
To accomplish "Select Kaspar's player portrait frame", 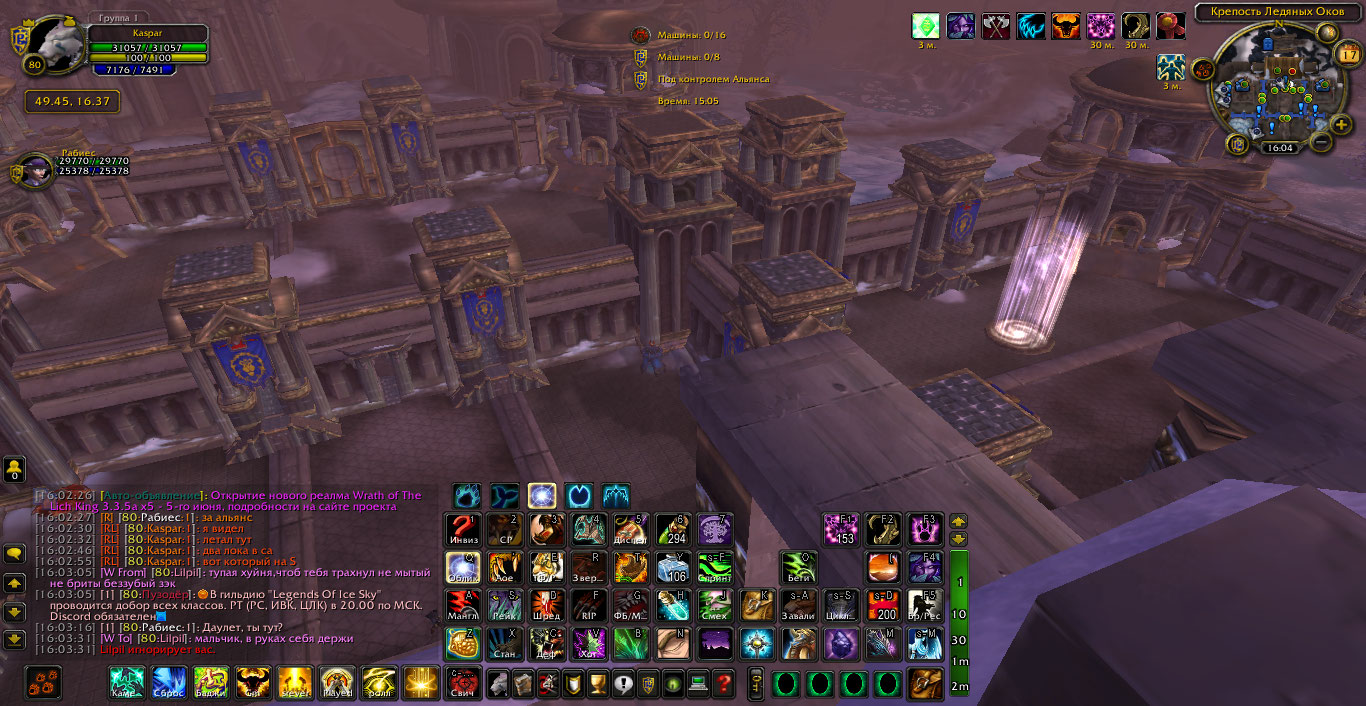I will click(x=56, y=47).
